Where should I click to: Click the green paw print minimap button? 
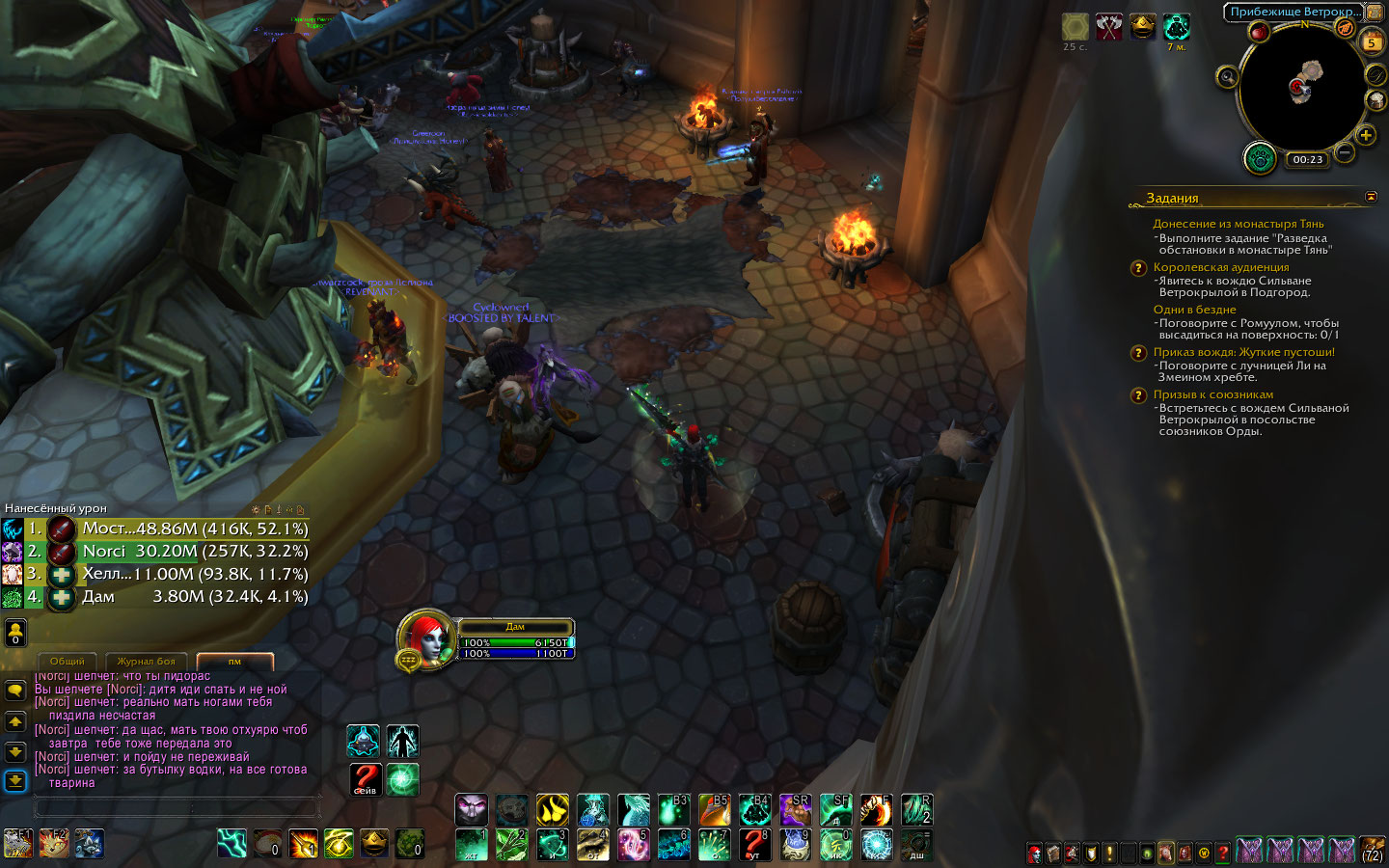[x=1260, y=158]
